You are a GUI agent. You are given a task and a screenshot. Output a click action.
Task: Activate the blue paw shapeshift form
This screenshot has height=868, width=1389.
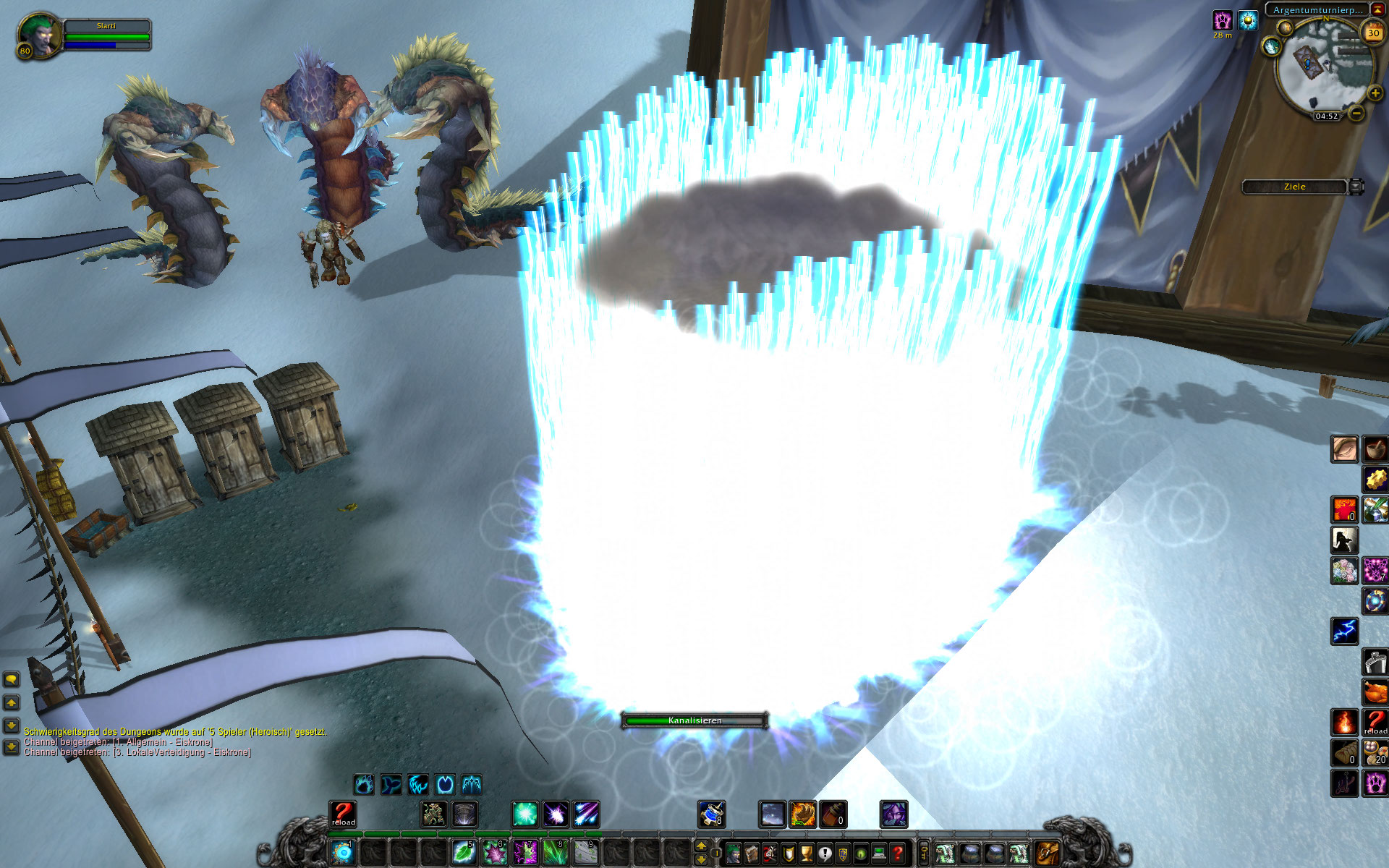tap(364, 784)
